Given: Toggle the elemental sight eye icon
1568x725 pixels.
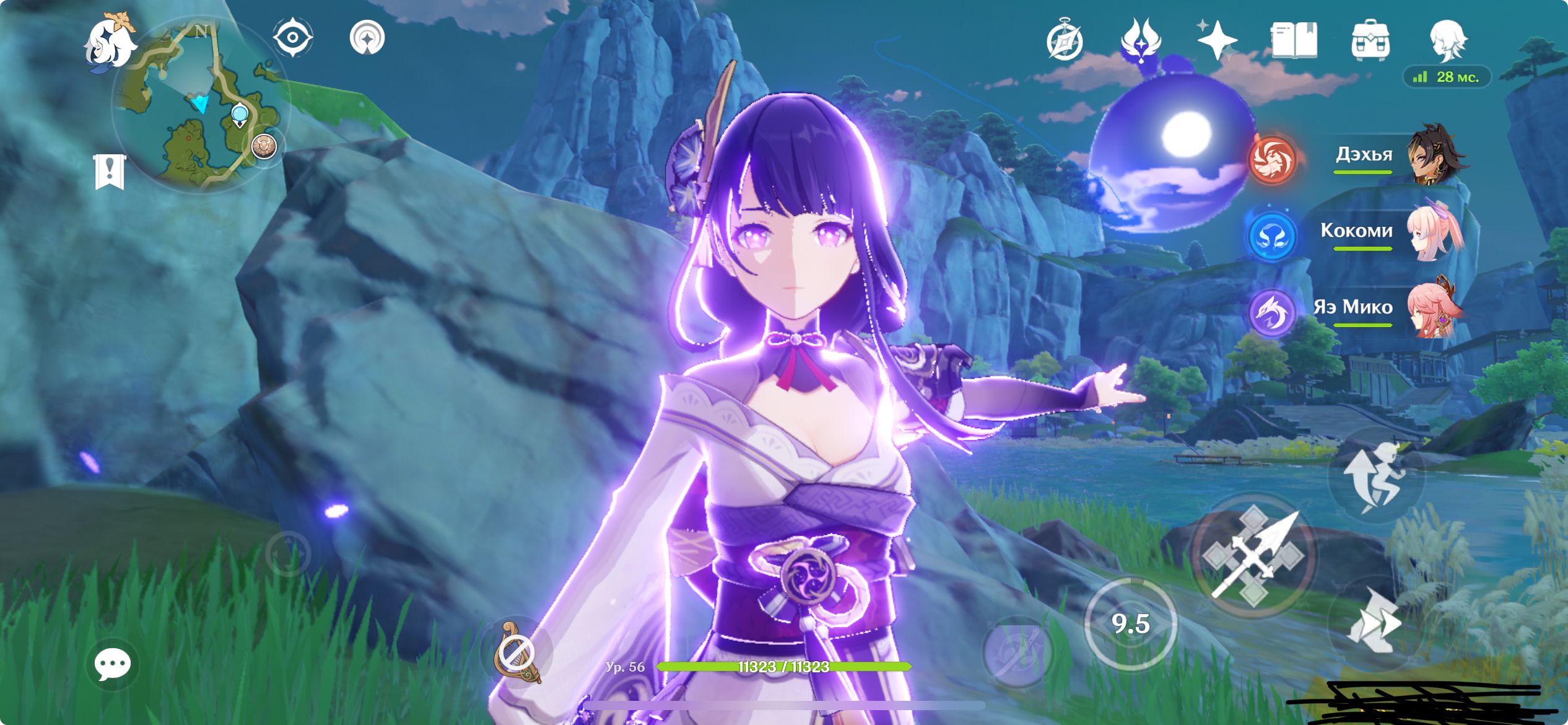Looking at the screenshot, I should (292, 38).
